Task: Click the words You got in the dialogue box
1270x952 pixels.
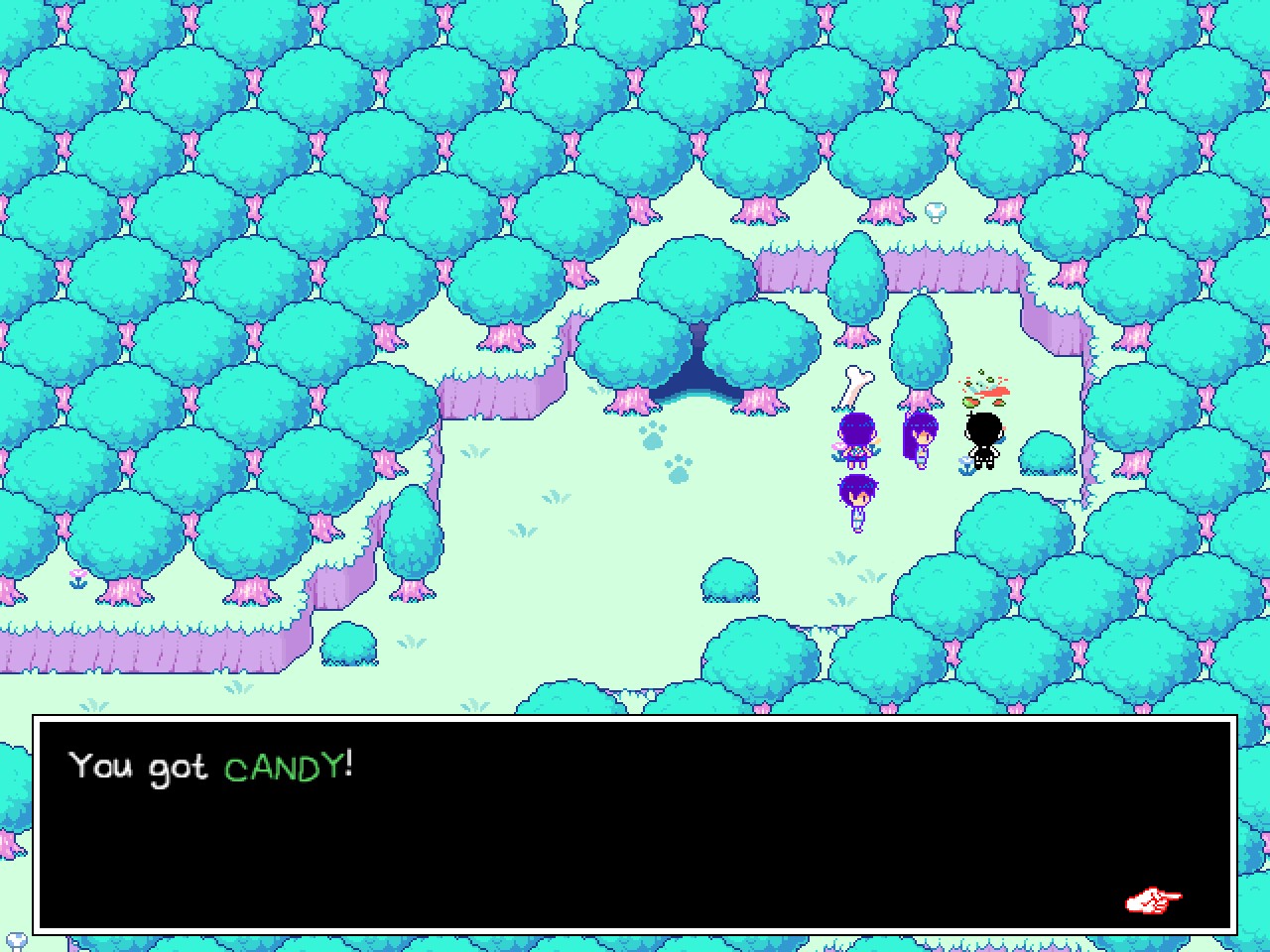Action: click(x=139, y=767)
